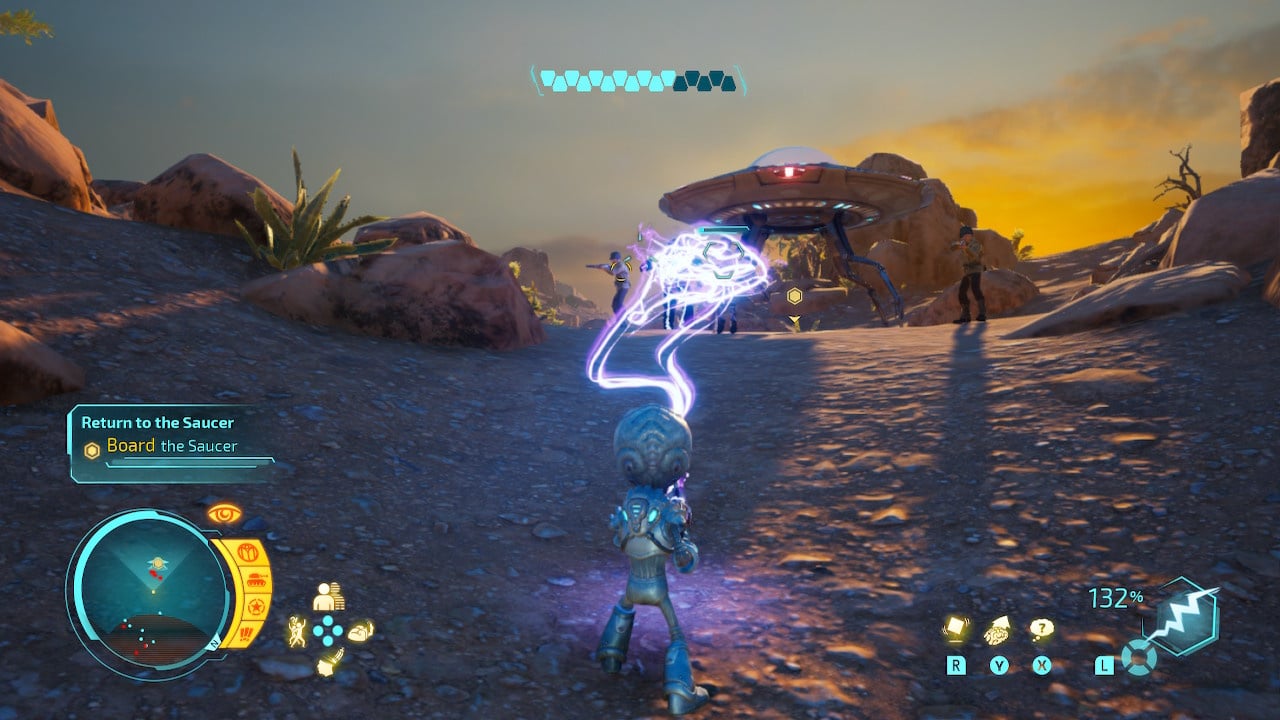Click the brain ability icon above the Y button
The width and height of the screenshot is (1280, 720).
coord(996,630)
